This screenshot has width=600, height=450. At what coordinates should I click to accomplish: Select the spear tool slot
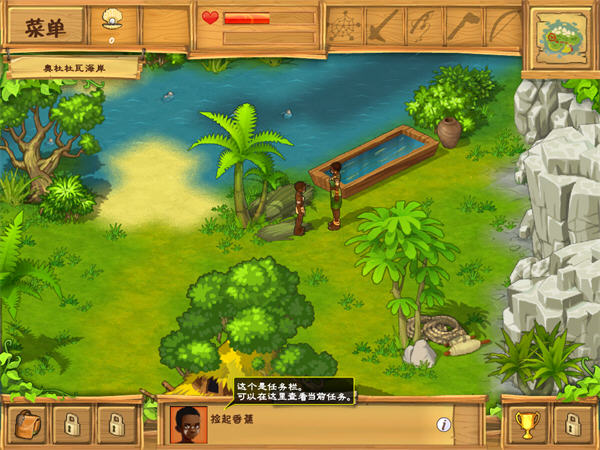[x=383, y=25]
